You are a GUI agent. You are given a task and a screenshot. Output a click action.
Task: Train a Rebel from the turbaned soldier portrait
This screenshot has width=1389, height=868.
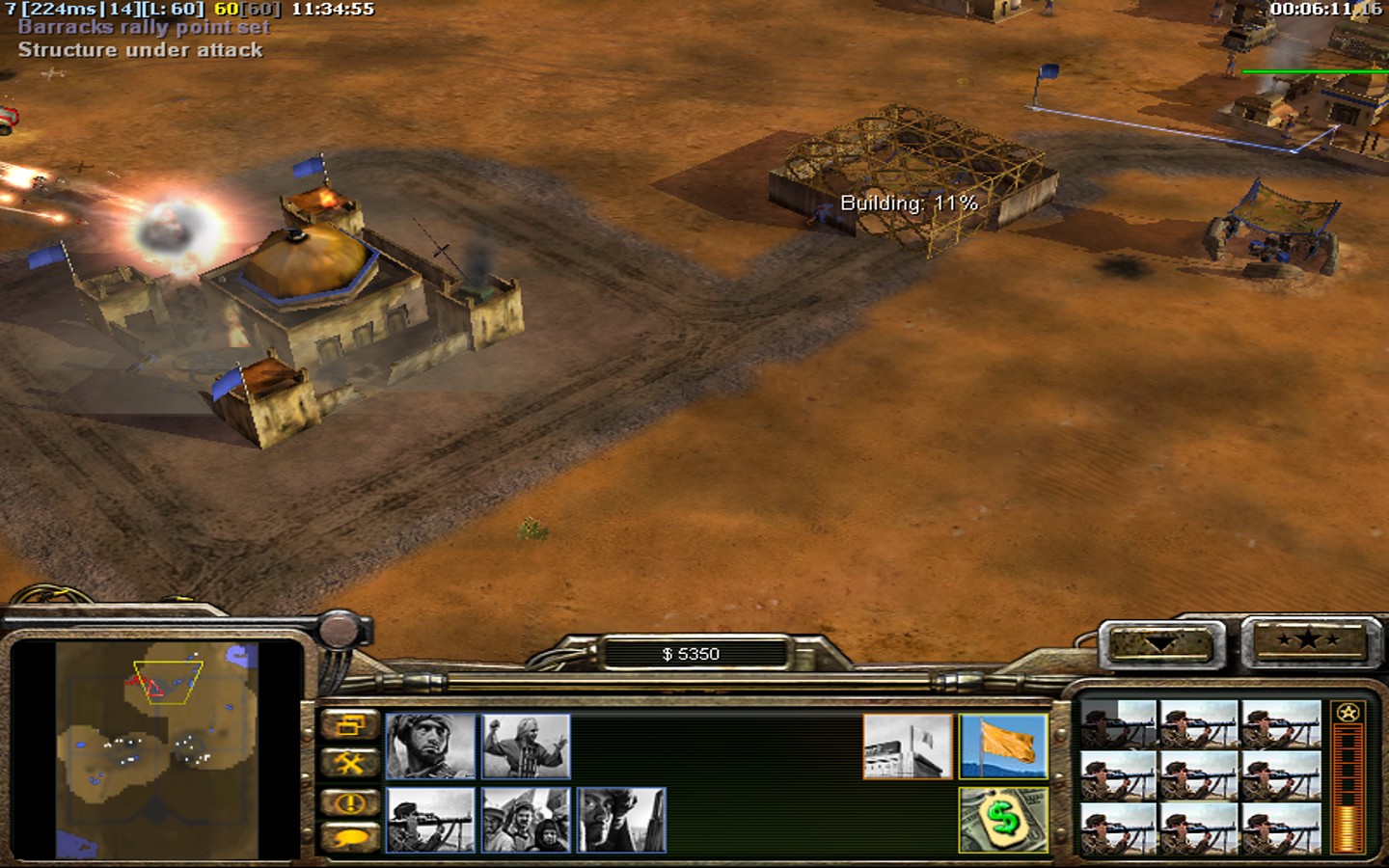click(x=430, y=746)
